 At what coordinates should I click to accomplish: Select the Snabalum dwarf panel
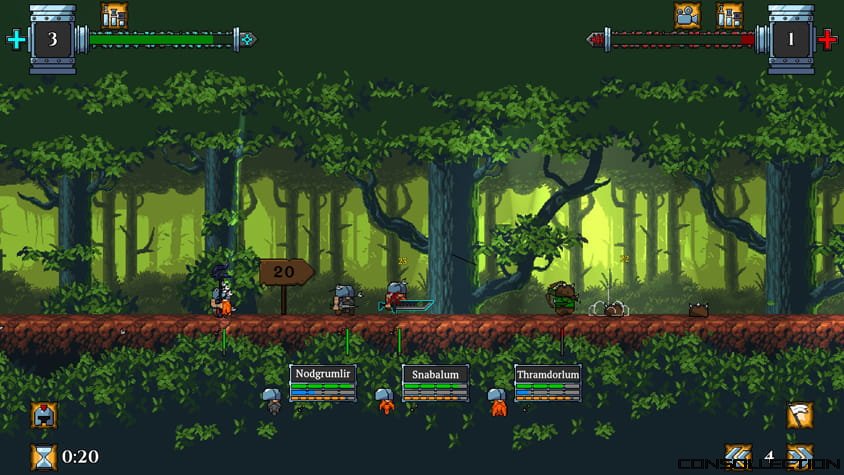tap(436, 385)
